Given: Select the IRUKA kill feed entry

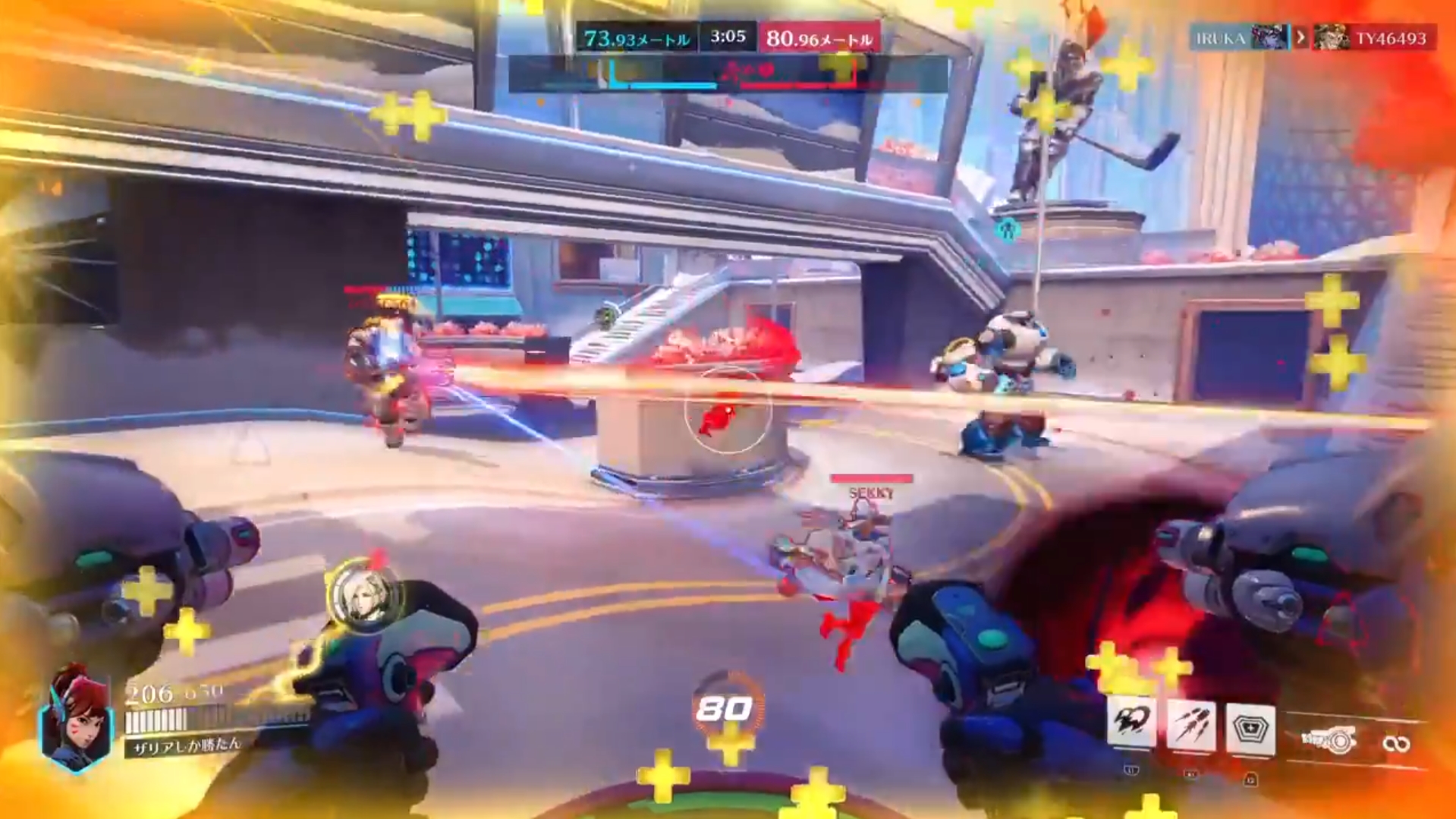Looking at the screenshot, I should point(1238,38).
